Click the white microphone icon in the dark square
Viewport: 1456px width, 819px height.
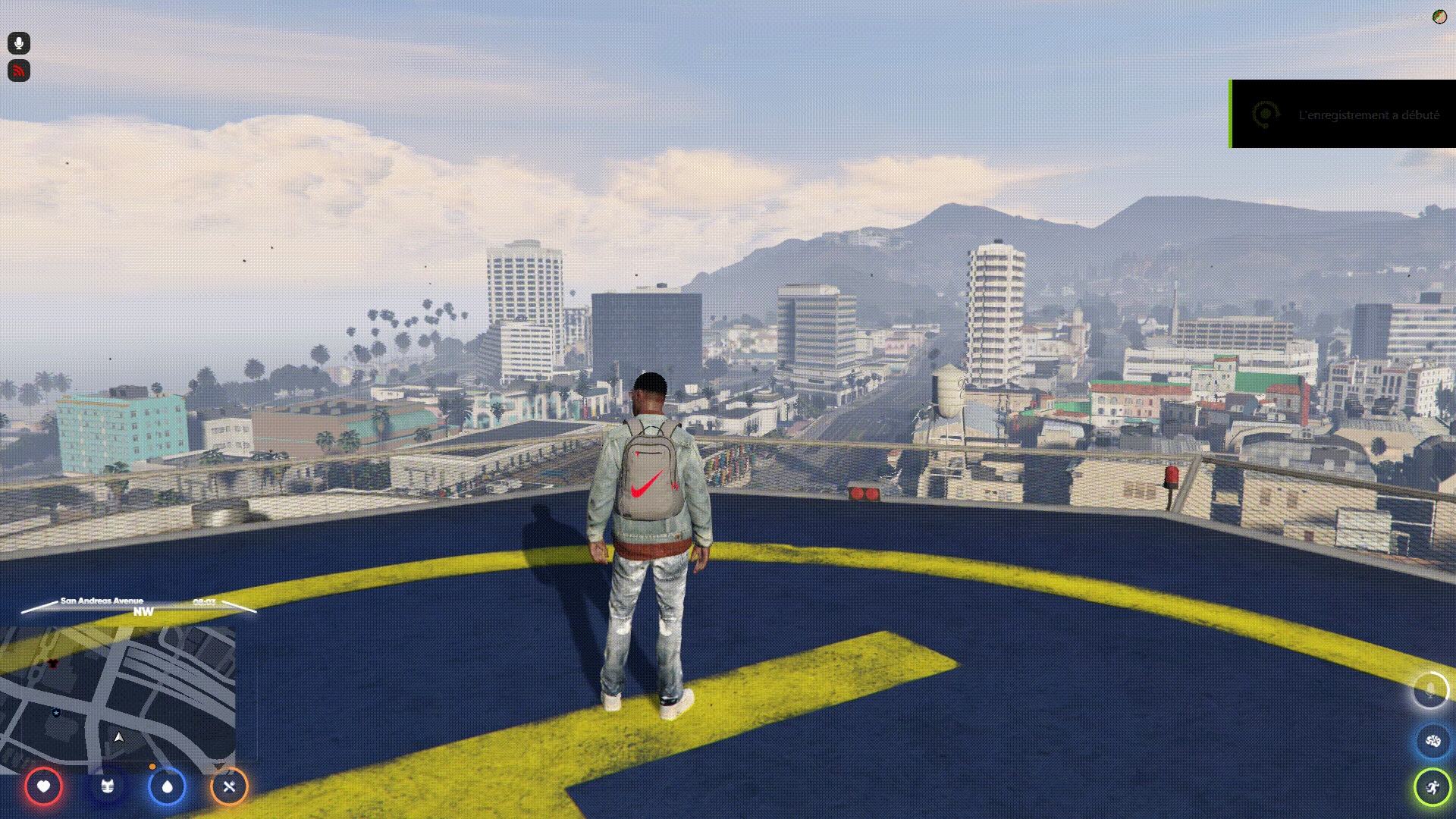pos(19,43)
